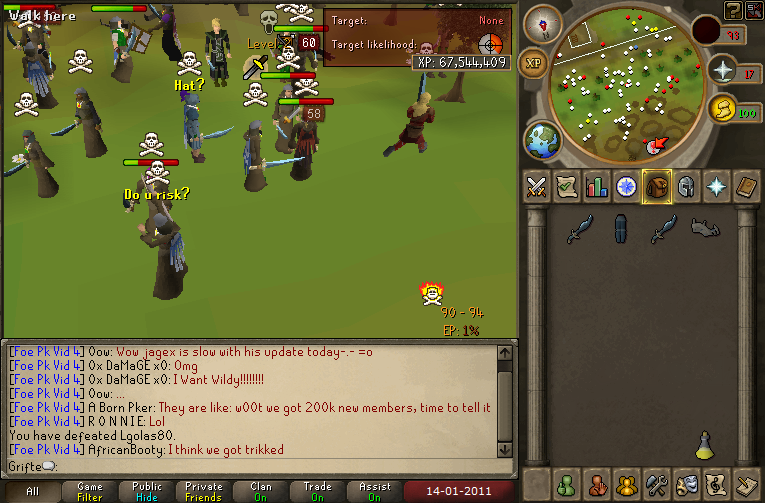Switch chat to the All filter
This screenshot has height=503, width=765.
33,492
